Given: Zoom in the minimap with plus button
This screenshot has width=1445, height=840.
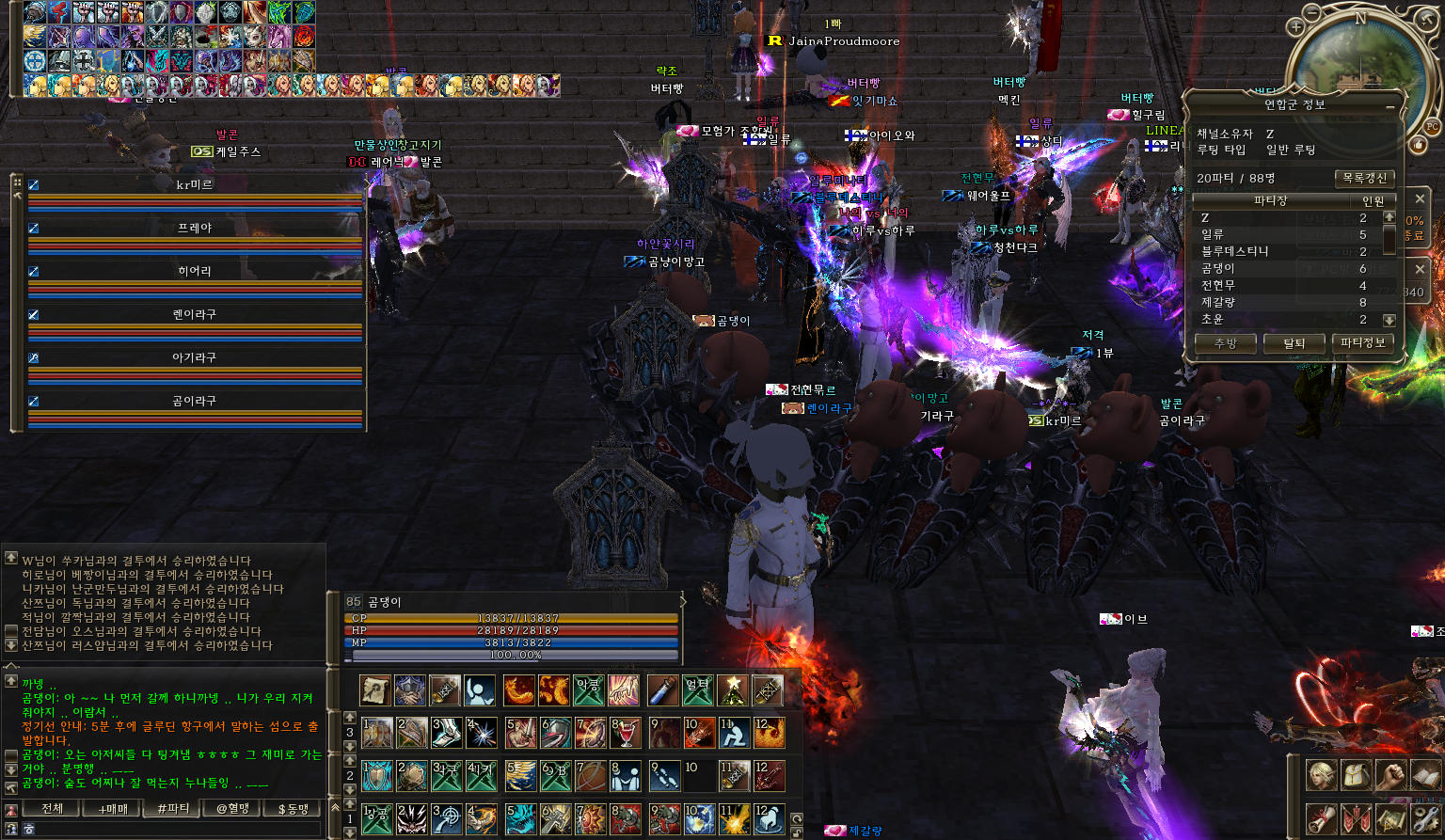Looking at the screenshot, I should (x=1295, y=27).
